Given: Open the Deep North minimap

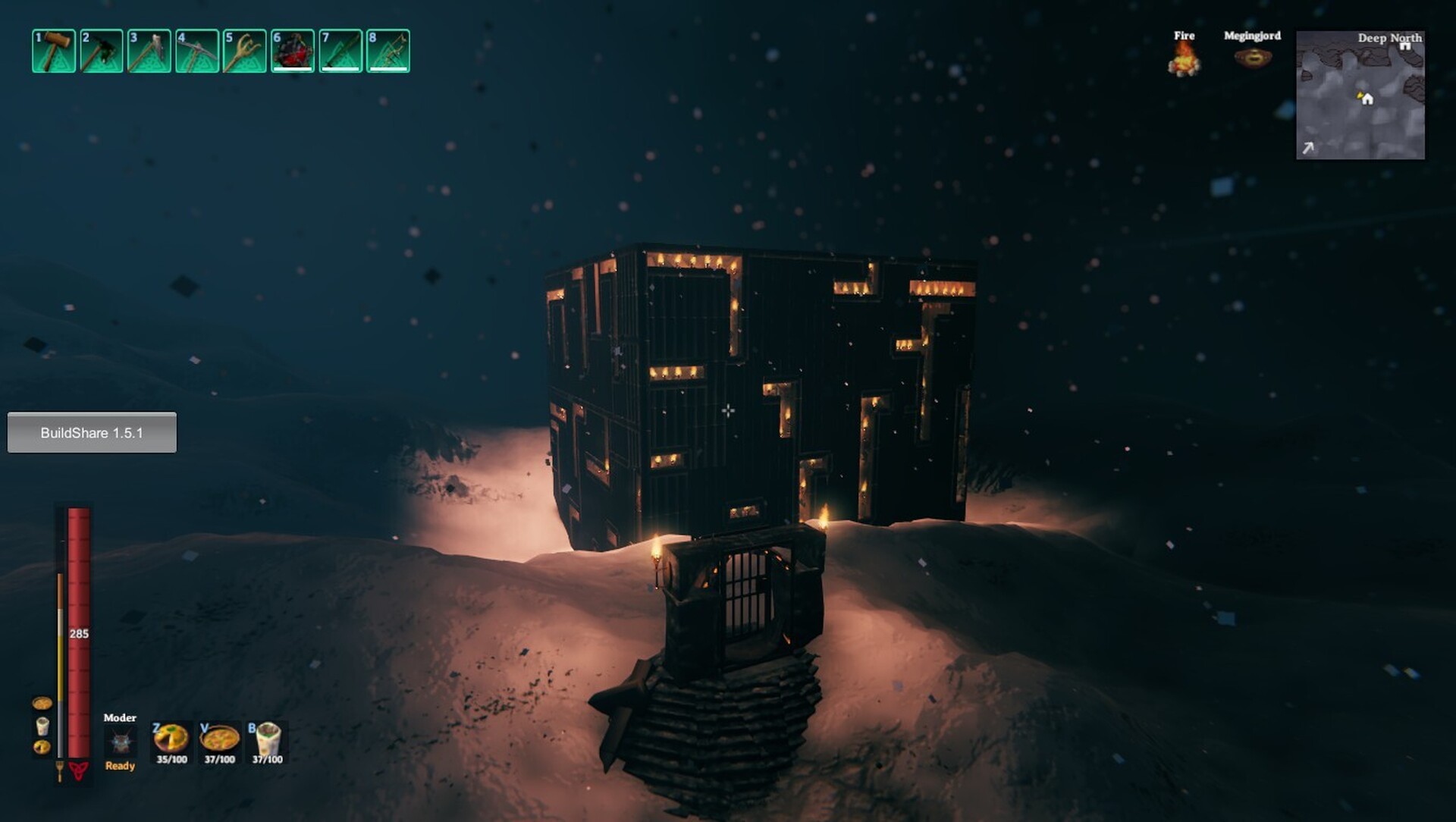Looking at the screenshot, I should [1360, 96].
